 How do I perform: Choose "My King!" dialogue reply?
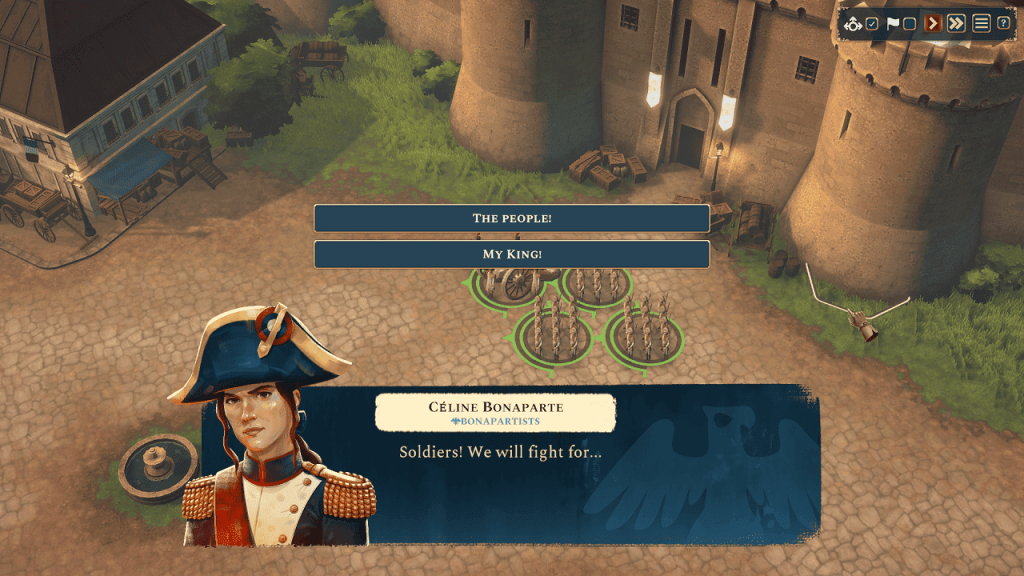pos(511,254)
